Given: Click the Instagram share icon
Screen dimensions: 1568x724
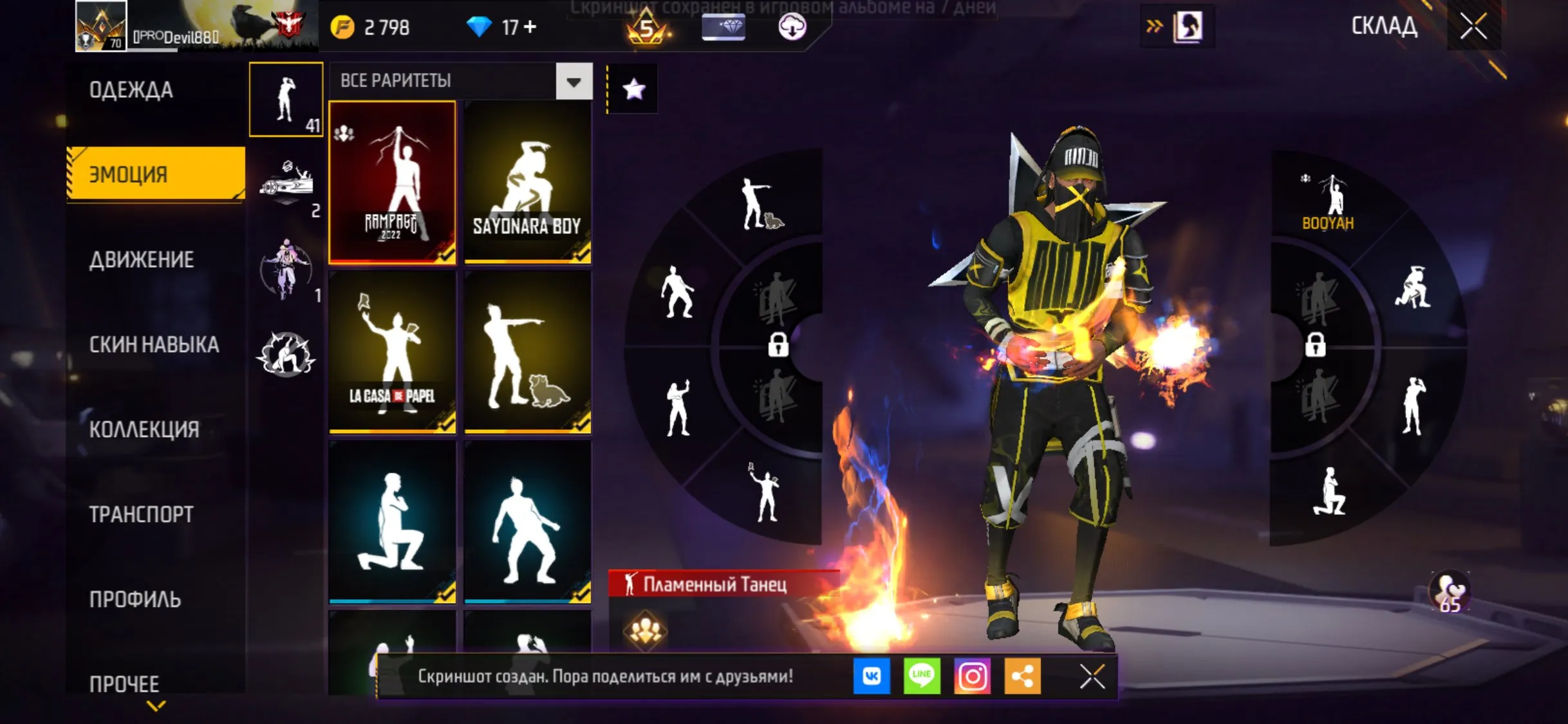Looking at the screenshot, I should point(973,676).
